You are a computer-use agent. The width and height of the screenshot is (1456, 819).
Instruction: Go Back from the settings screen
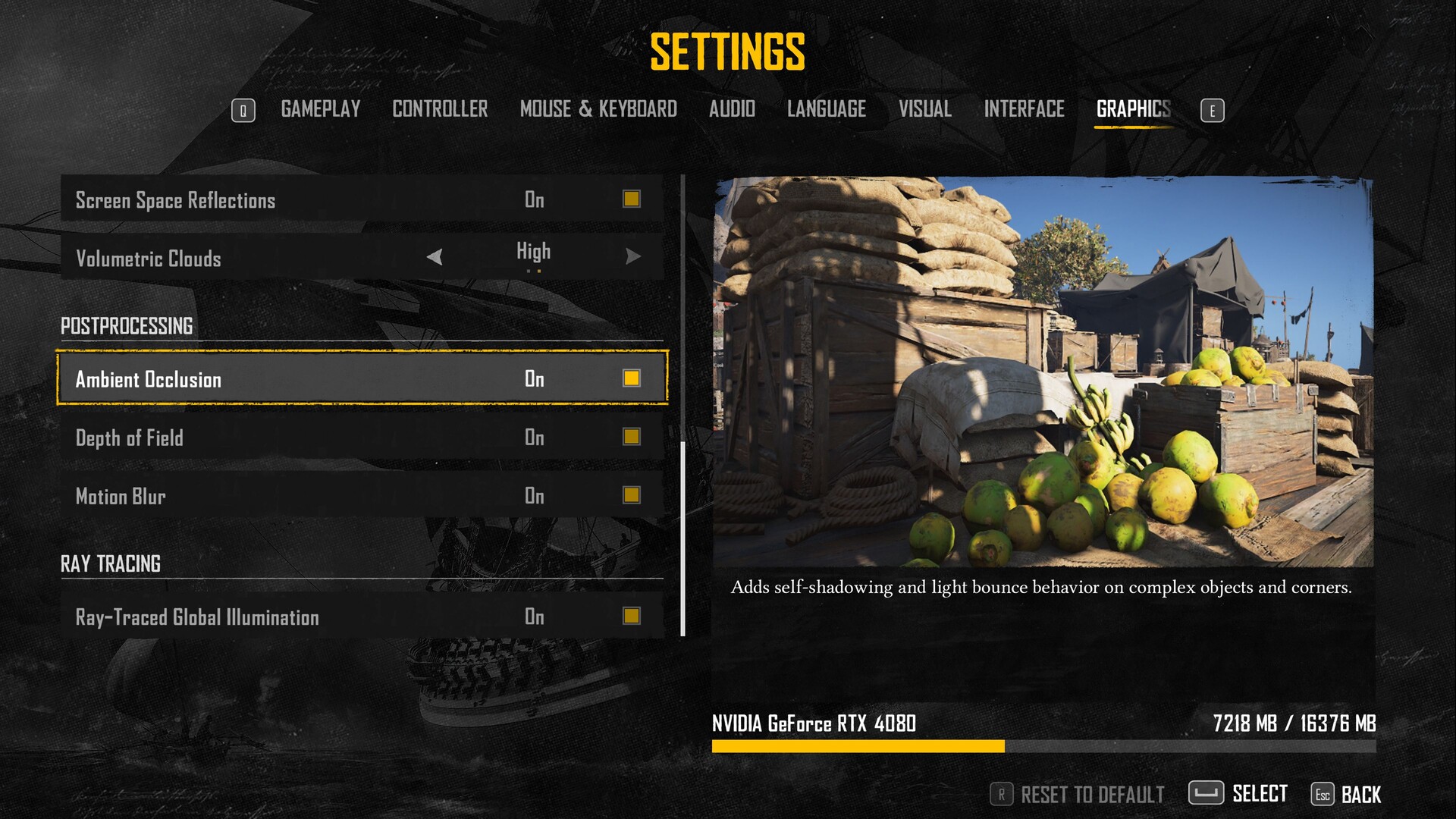tap(1346, 794)
